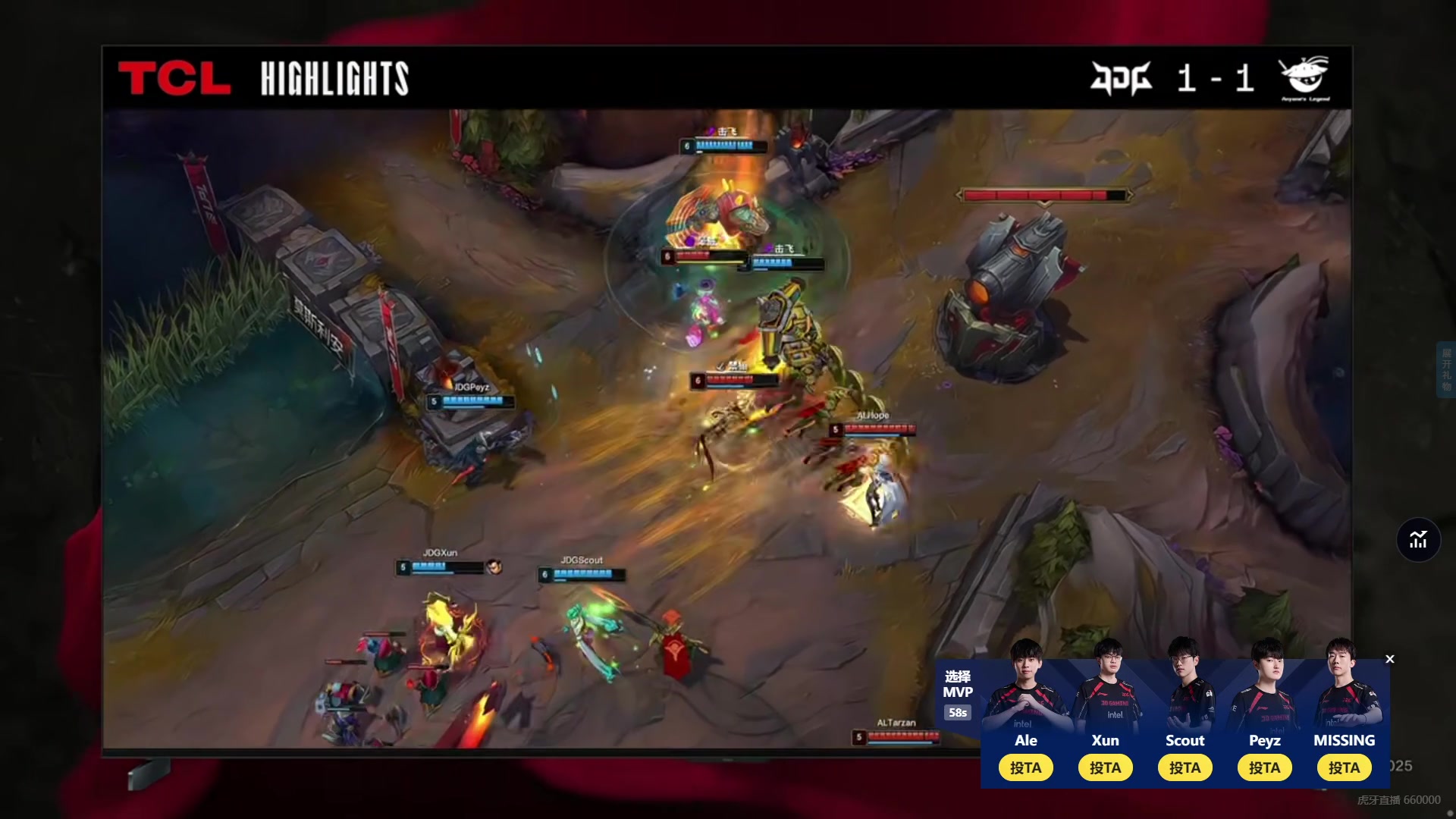Close the MVP voting panel
1456x819 pixels.
click(1390, 659)
